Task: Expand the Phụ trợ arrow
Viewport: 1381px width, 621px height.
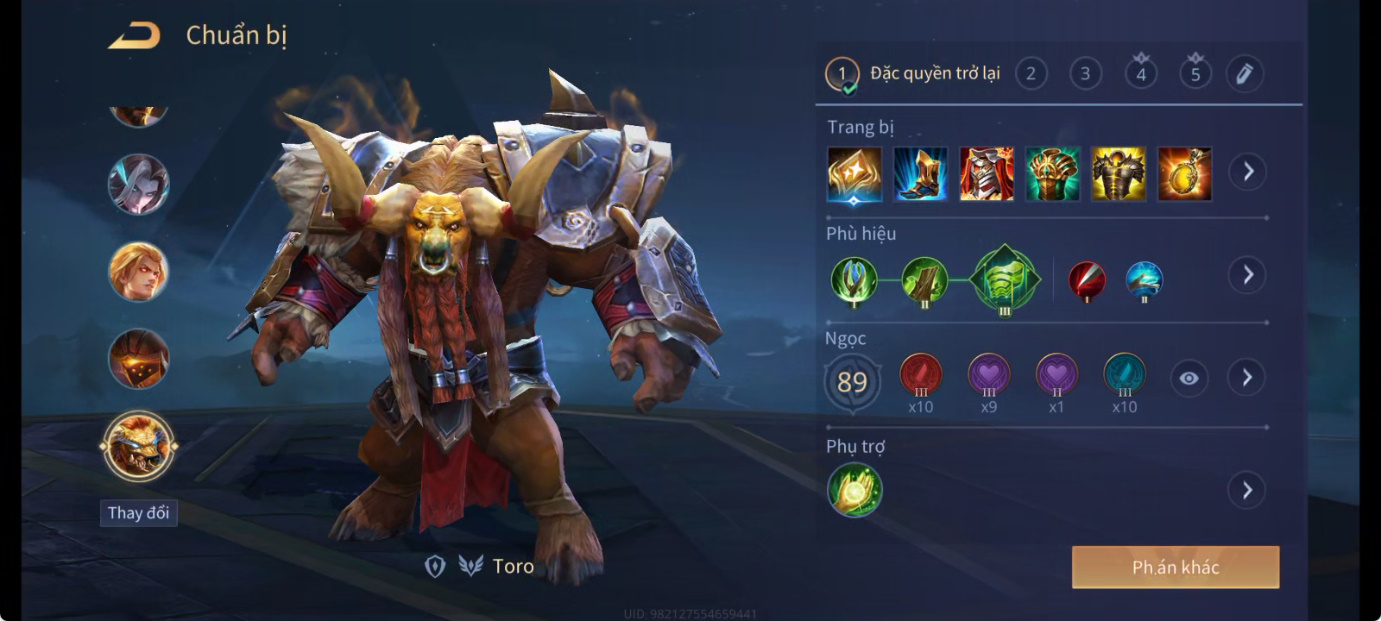Action: pos(1247,490)
